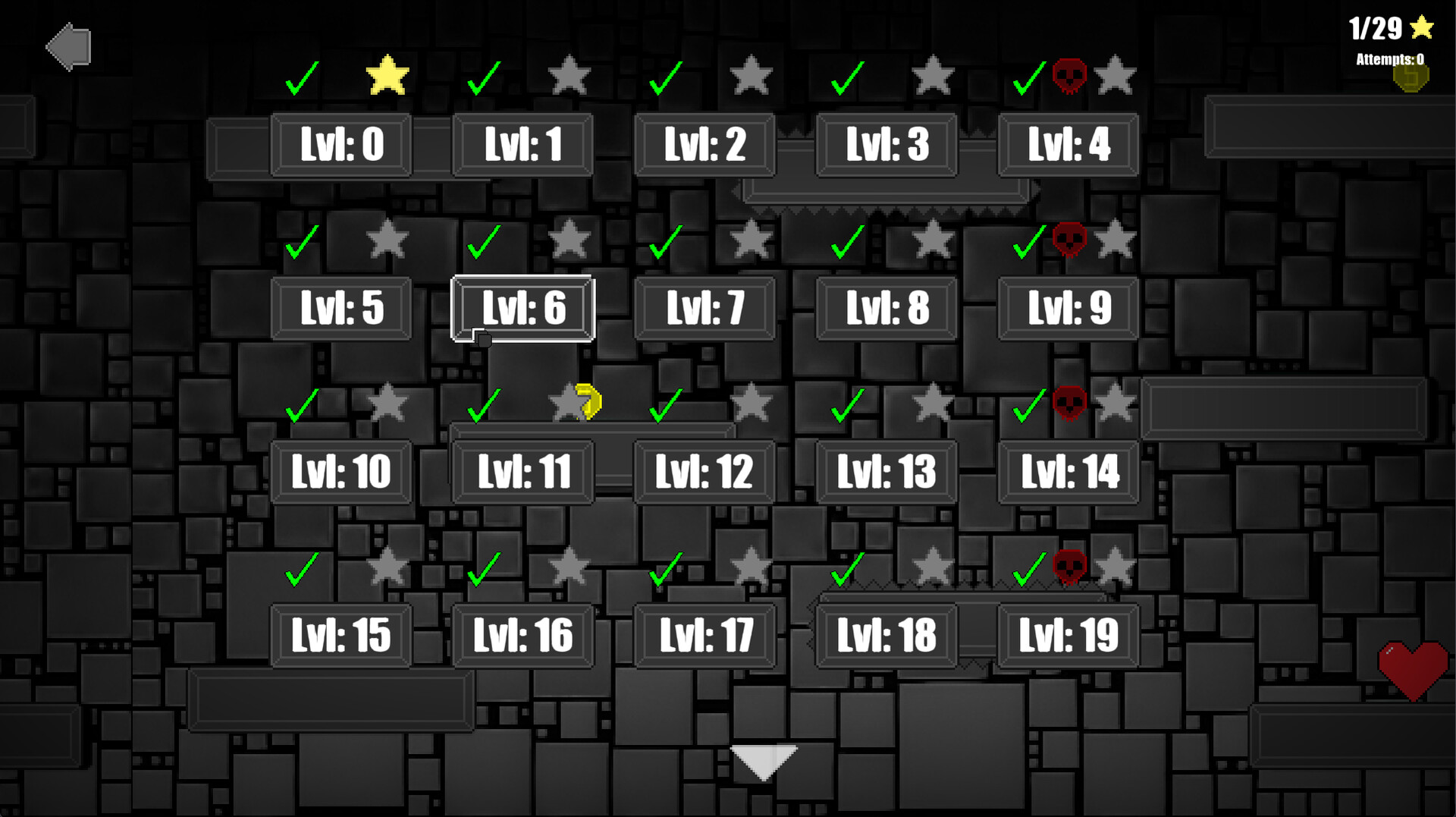Image resolution: width=1456 pixels, height=817 pixels.
Task: Play Lvl 13
Action: [886, 471]
